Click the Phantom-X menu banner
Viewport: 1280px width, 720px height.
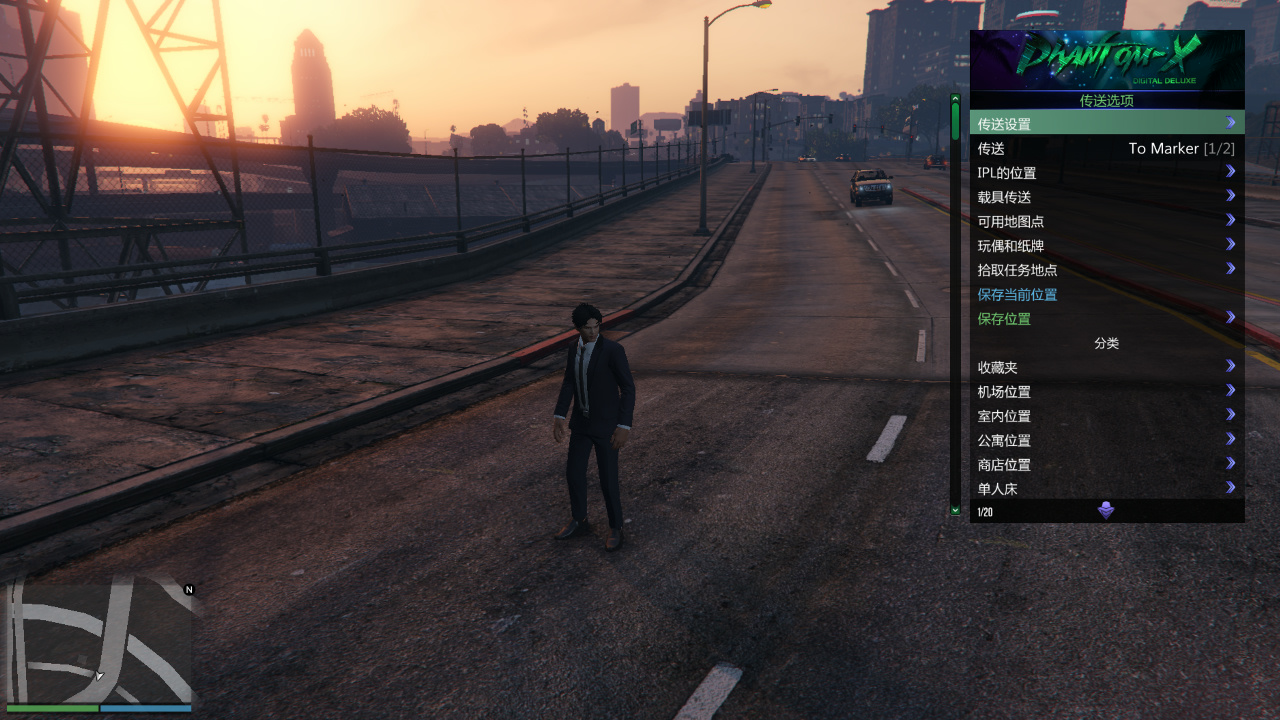[1106, 60]
